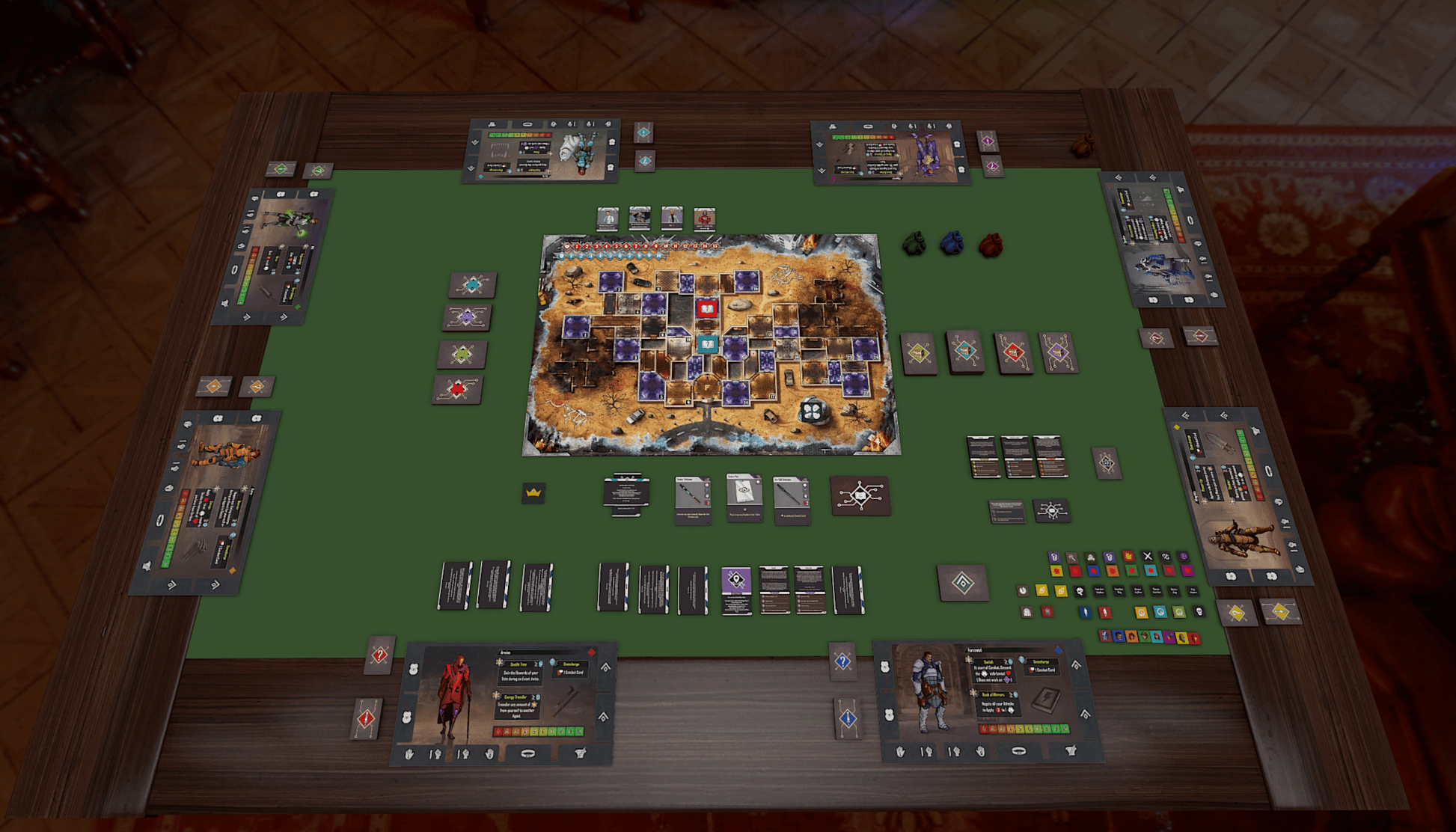Select the gold crown first-player token

pyautogui.click(x=533, y=493)
